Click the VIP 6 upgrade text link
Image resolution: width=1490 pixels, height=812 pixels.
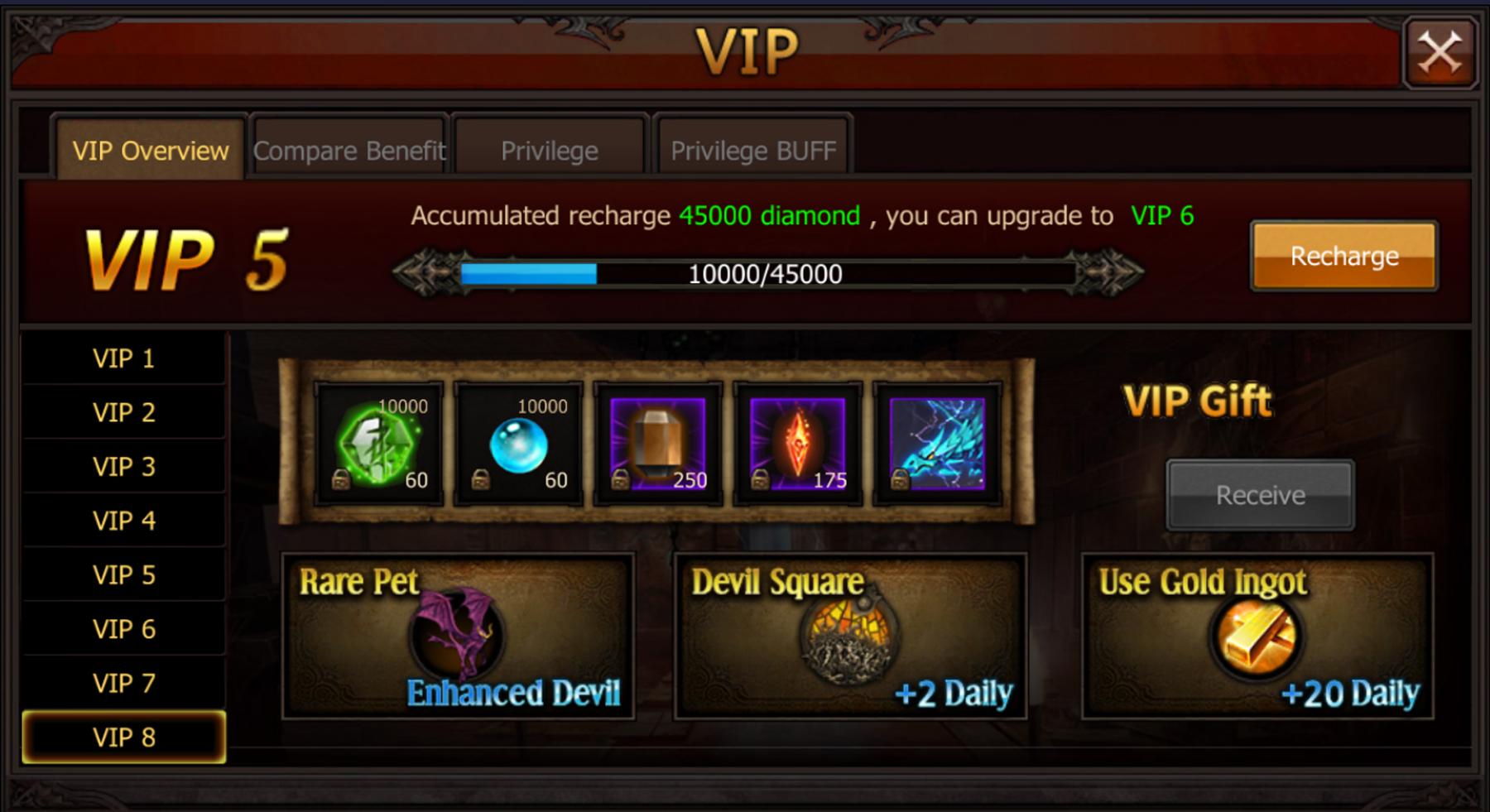[x=1161, y=215]
